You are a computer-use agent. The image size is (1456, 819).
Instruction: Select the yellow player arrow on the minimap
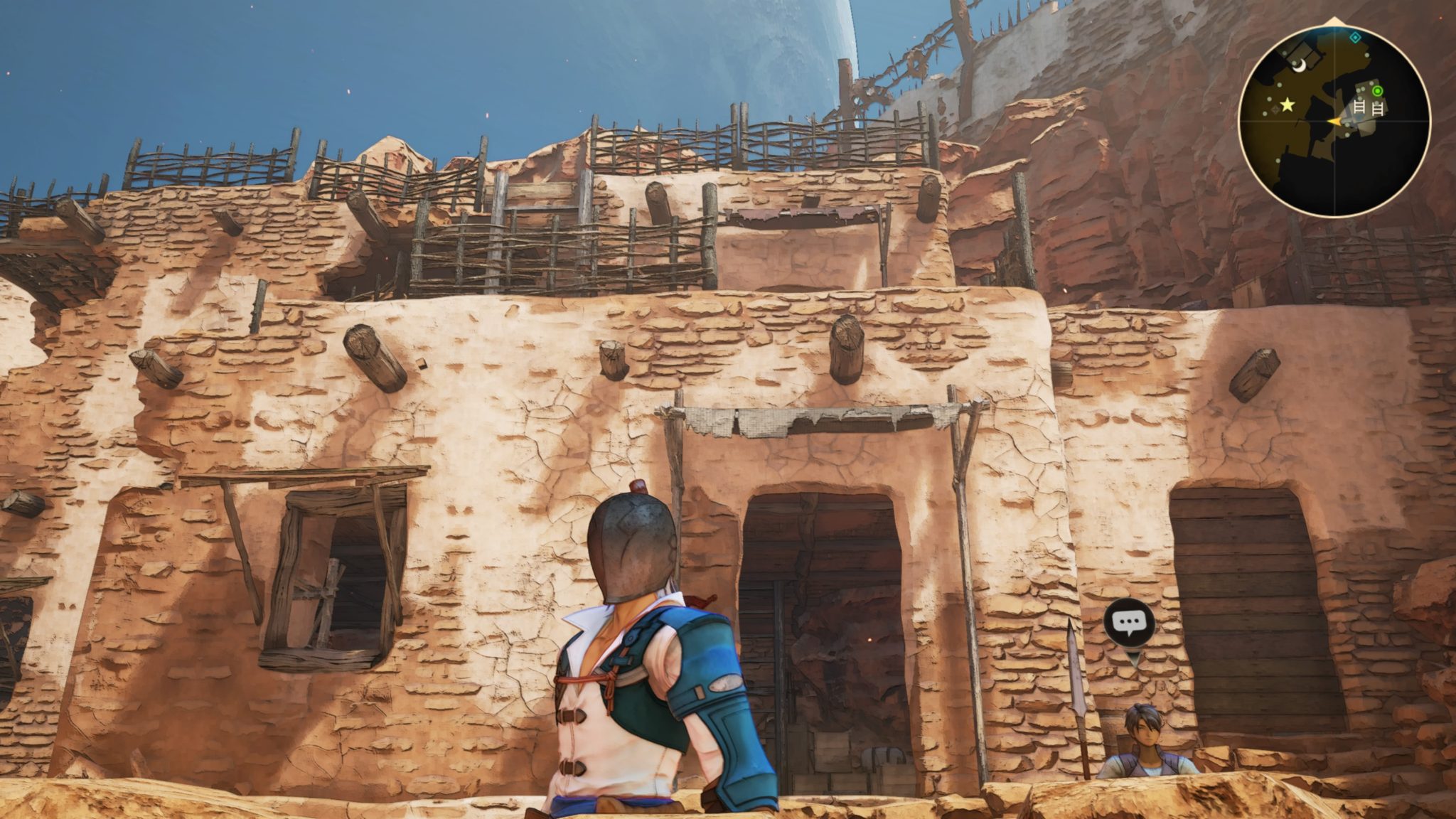tap(1337, 122)
